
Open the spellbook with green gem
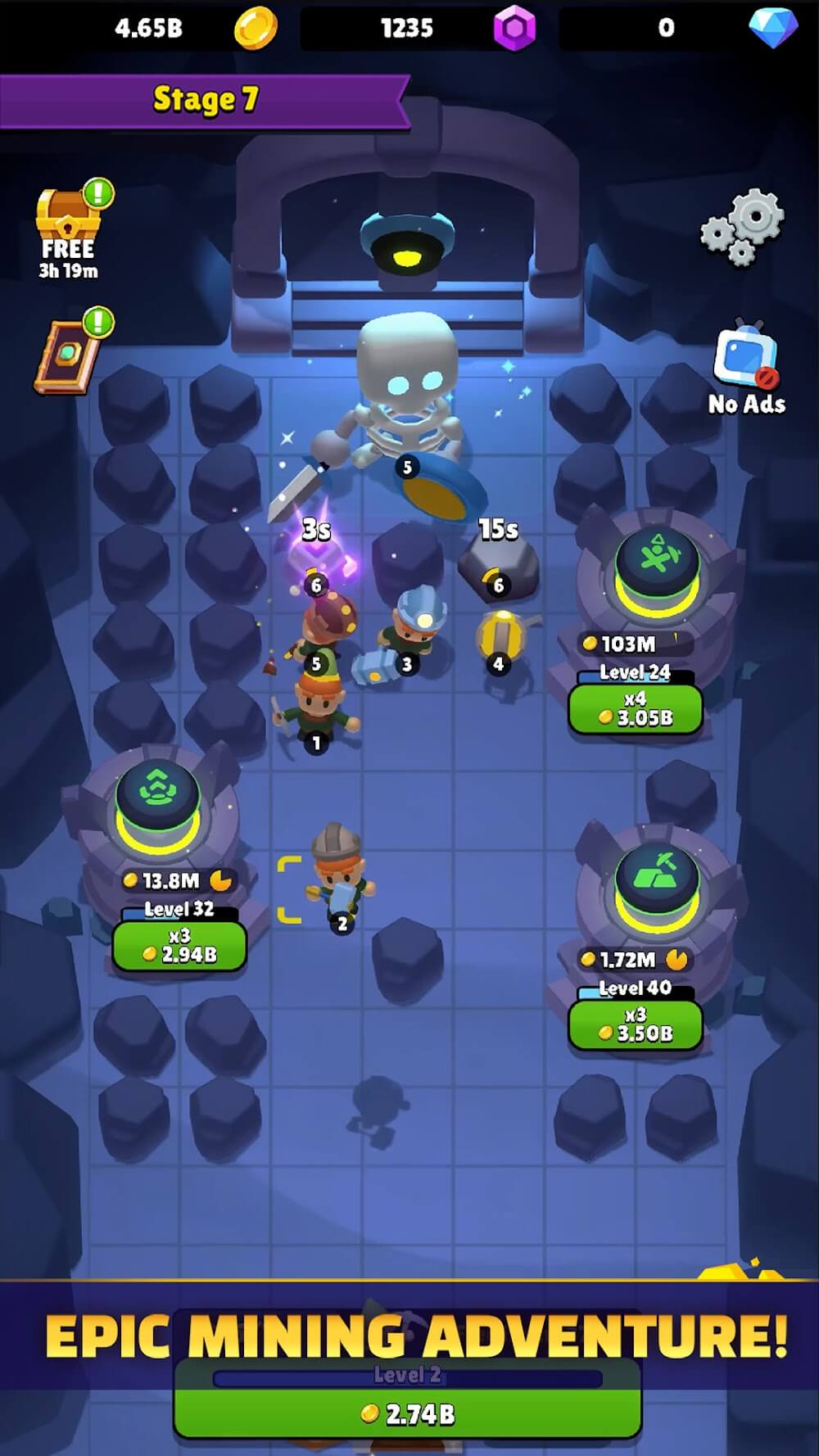pyautogui.click(x=67, y=355)
